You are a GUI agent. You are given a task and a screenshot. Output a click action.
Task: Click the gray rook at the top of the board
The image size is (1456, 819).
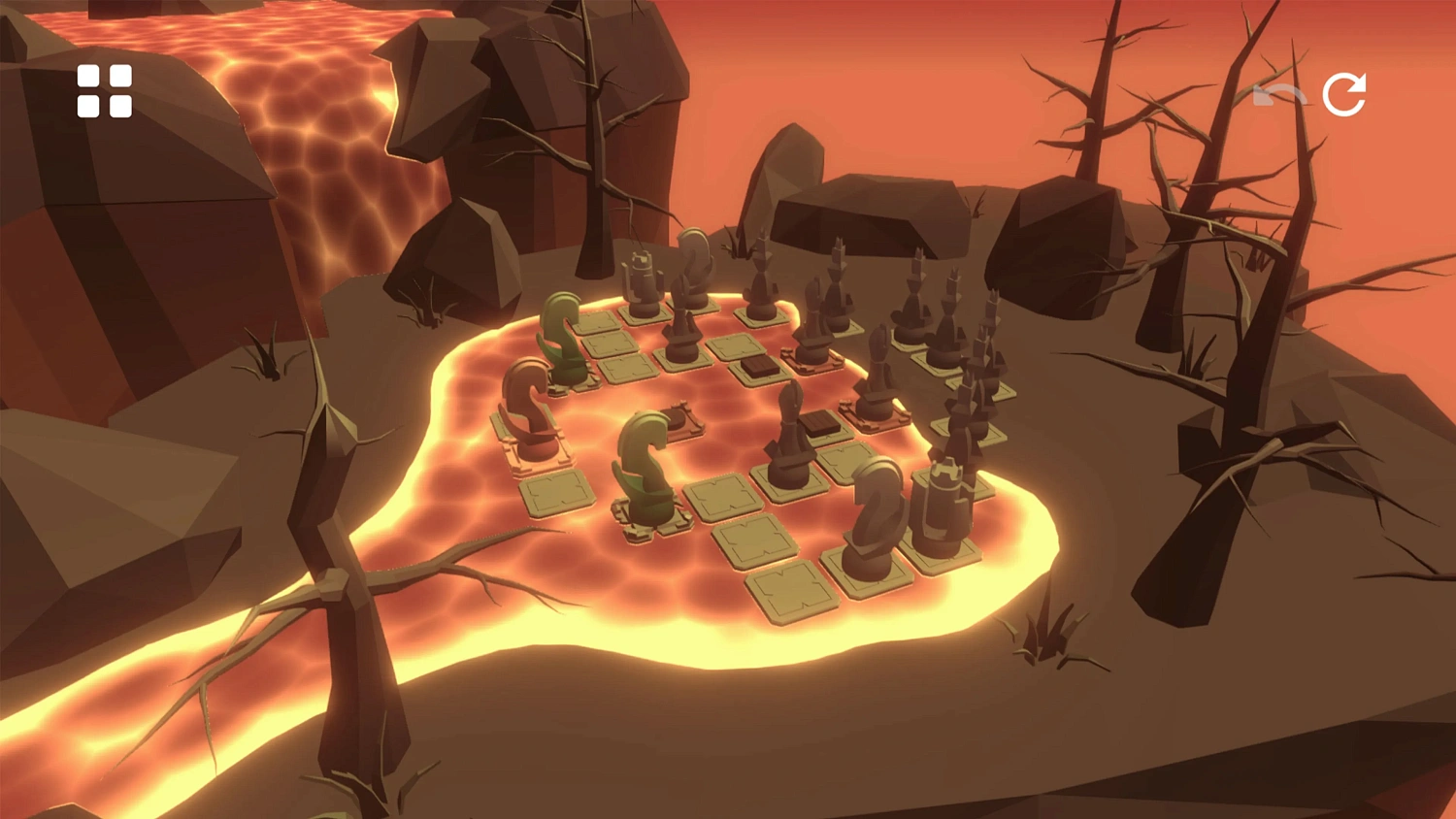click(x=641, y=281)
